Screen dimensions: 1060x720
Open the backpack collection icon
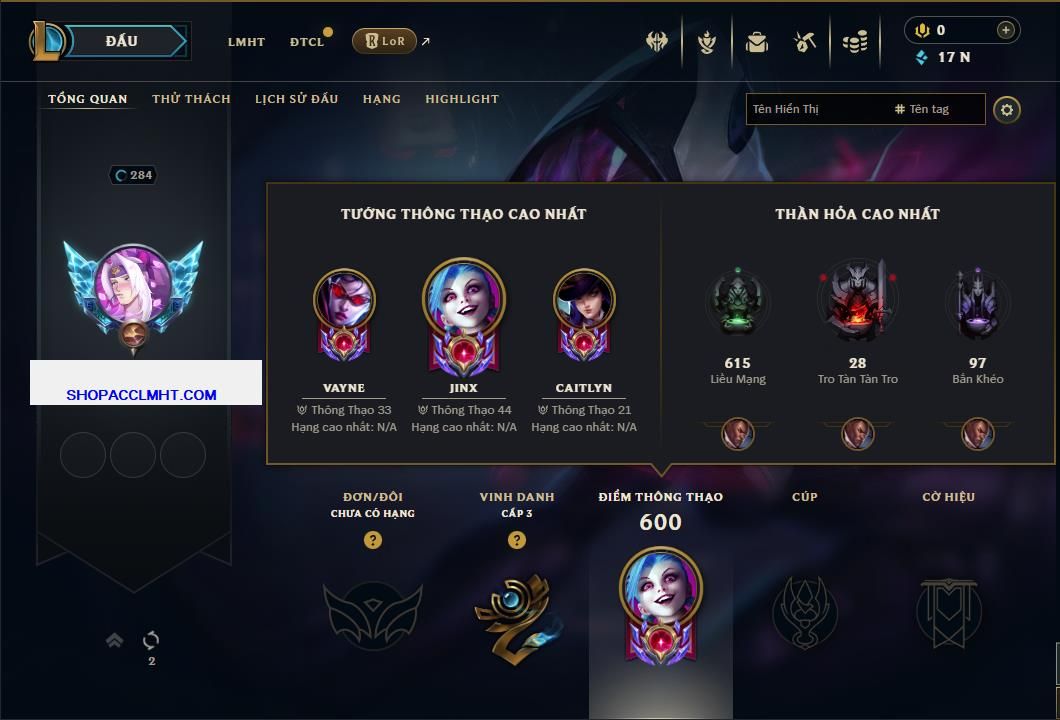pos(757,42)
